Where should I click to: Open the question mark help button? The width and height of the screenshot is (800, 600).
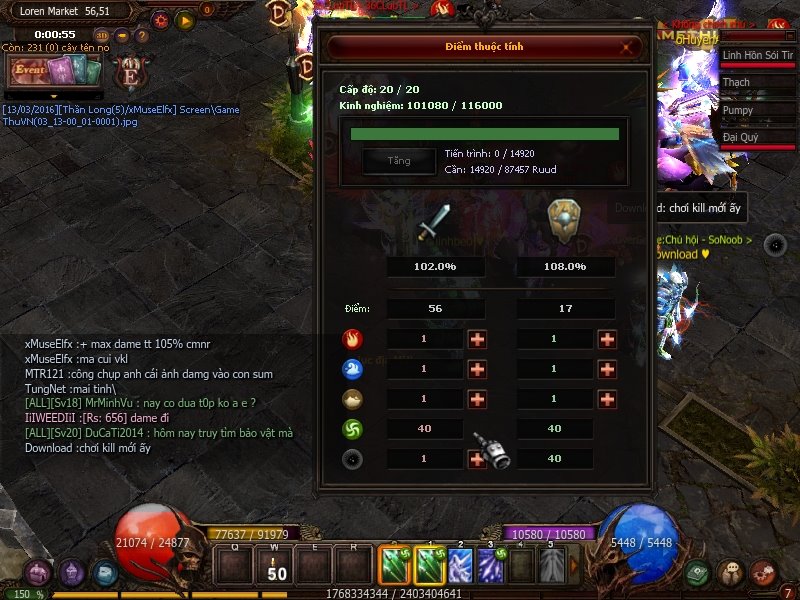click(141, 36)
